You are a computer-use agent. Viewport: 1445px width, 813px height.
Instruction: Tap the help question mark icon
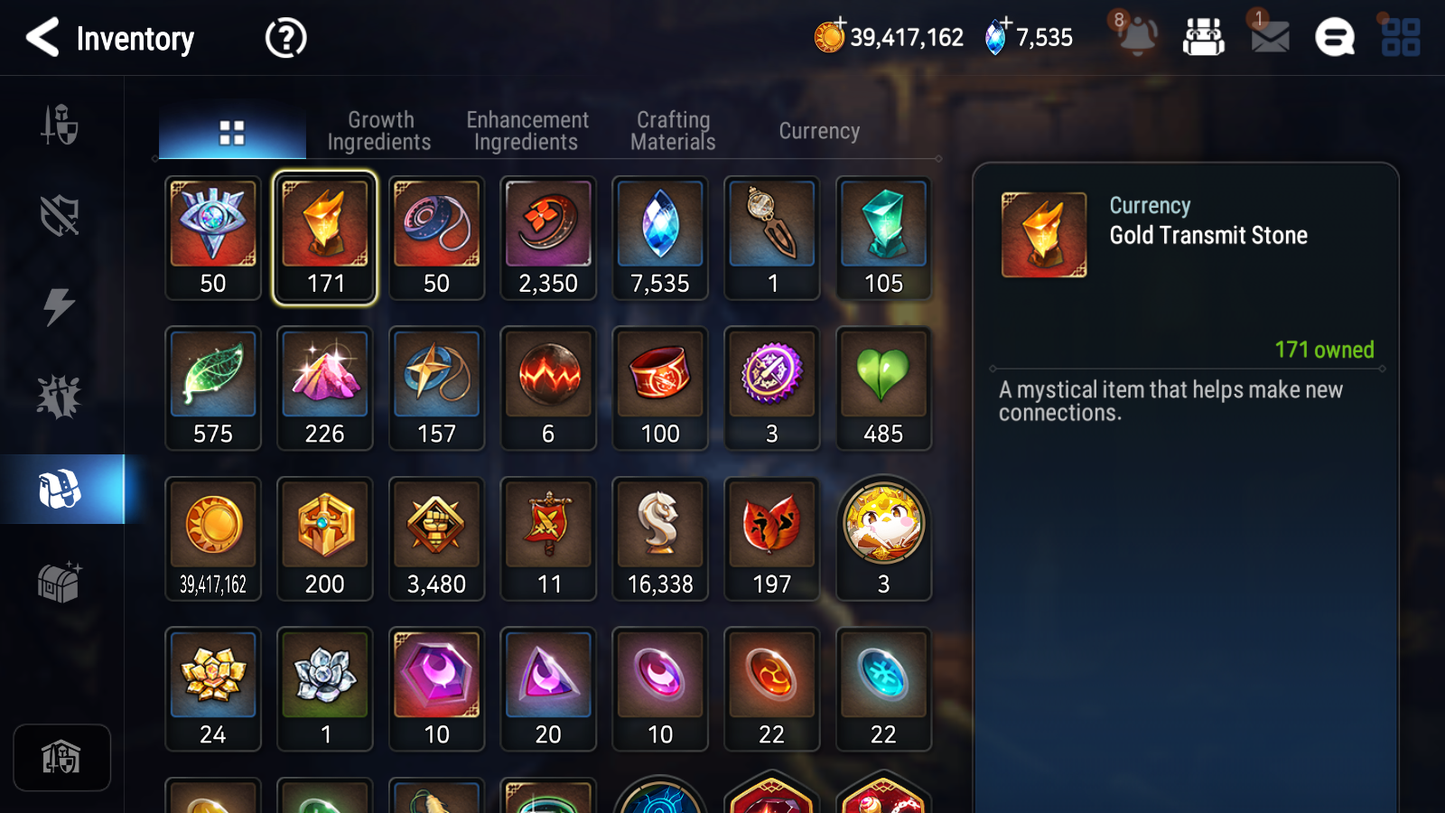coord(285,37)
